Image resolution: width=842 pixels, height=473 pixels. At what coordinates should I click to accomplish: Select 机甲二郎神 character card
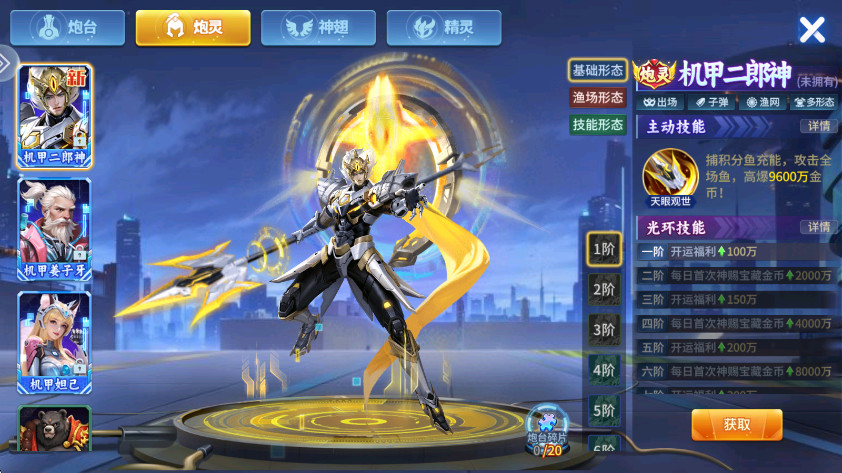click(55, 117)
